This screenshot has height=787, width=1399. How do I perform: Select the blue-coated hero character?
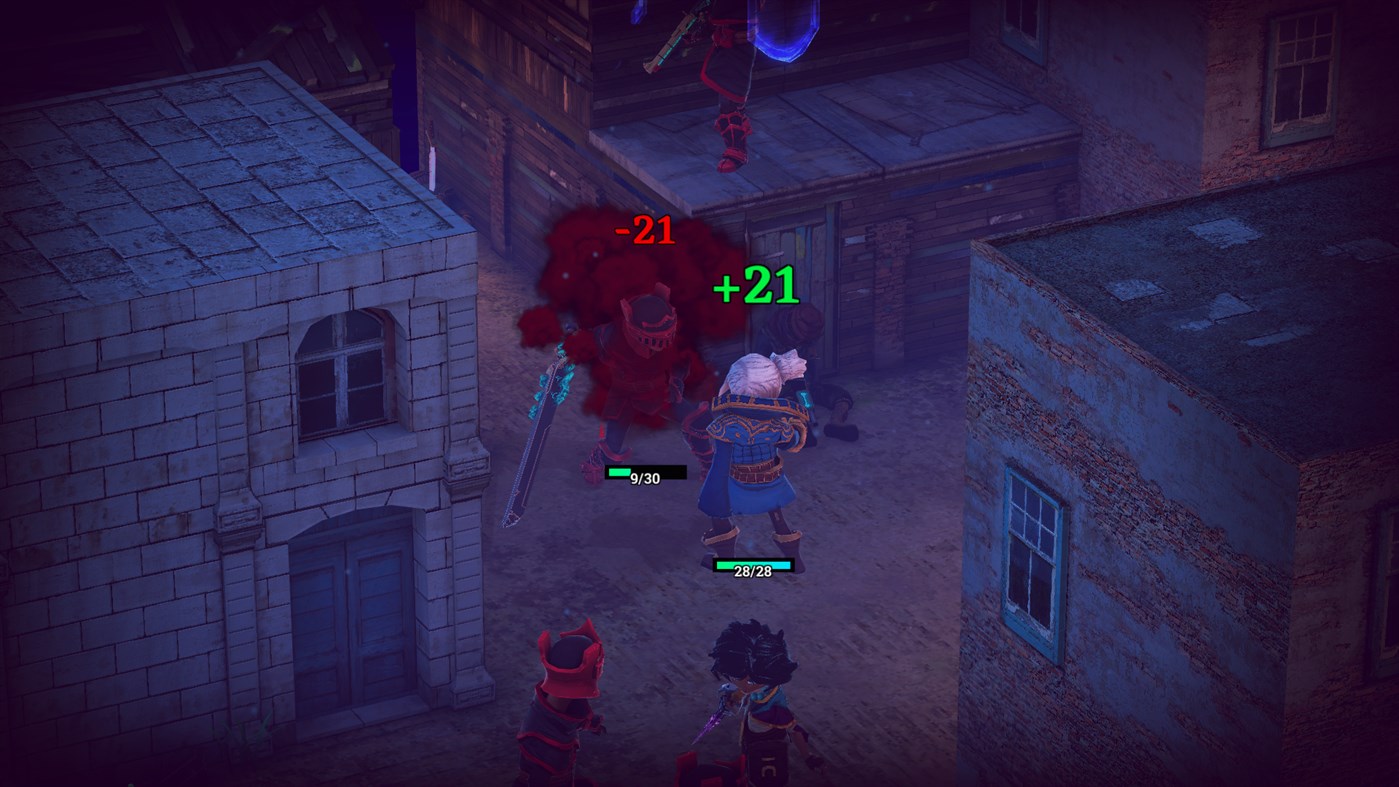[748, 450]
